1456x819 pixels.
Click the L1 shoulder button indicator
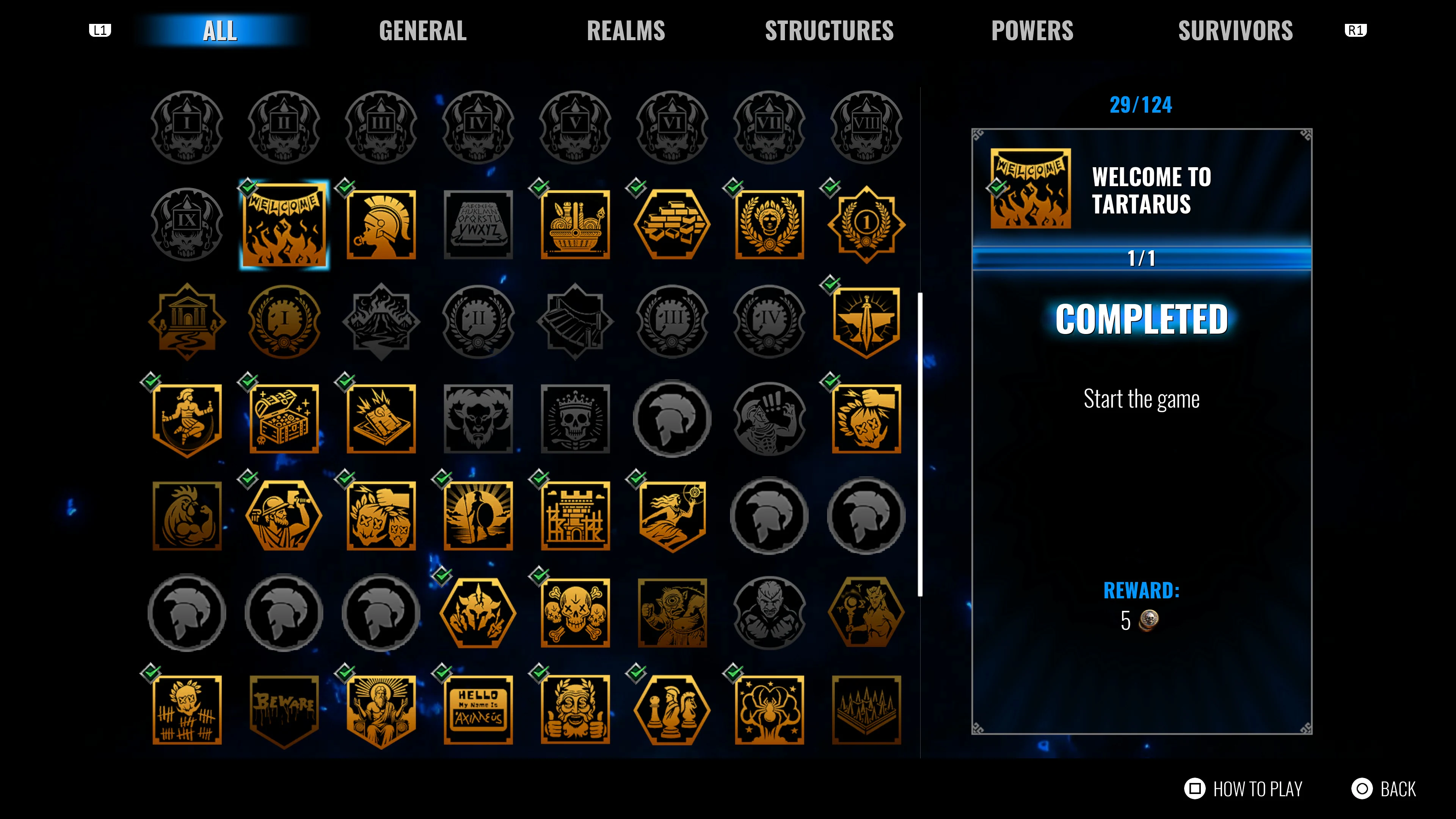[100, 30]
